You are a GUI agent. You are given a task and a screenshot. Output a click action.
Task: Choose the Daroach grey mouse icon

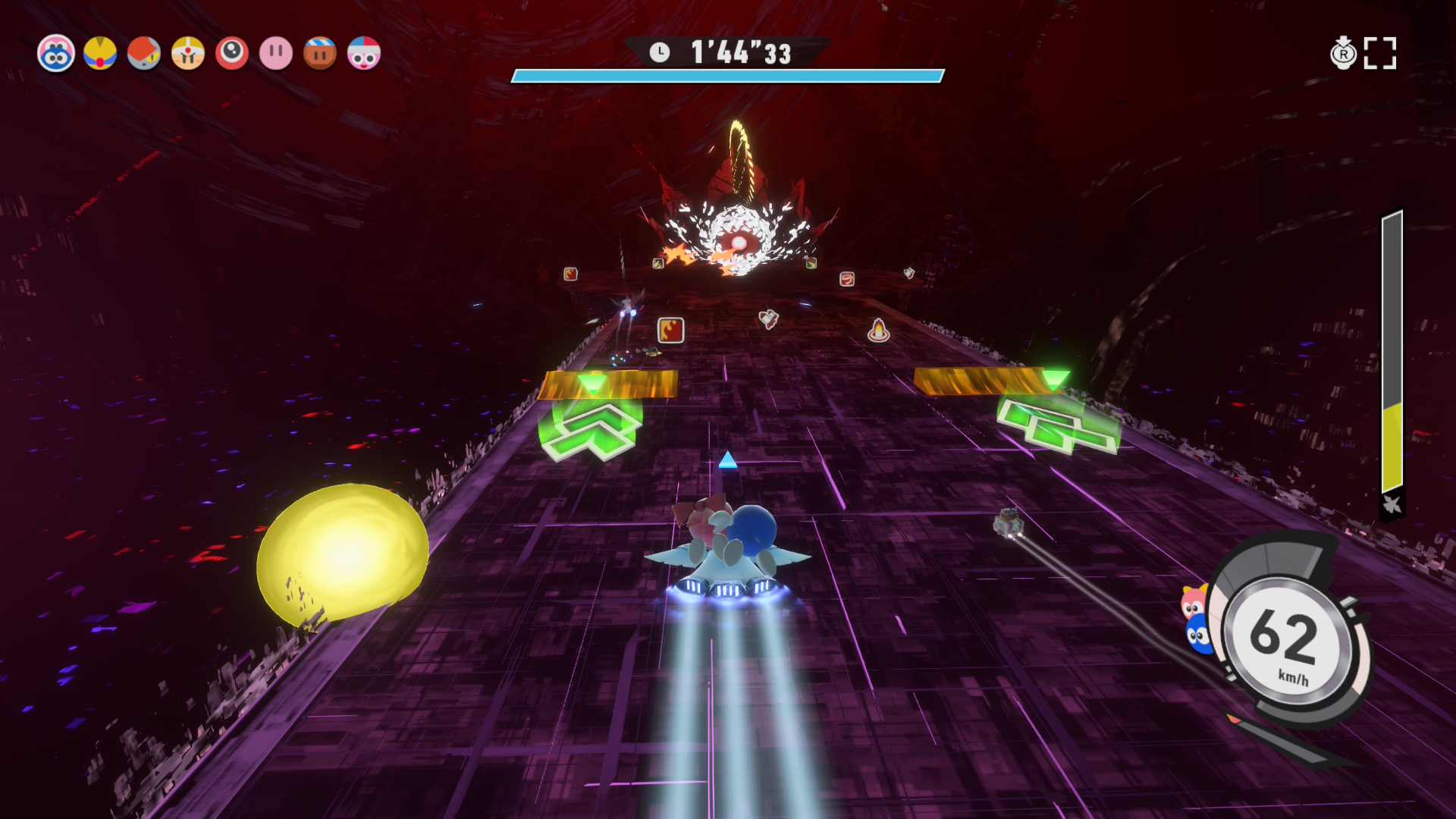point(144,54)
